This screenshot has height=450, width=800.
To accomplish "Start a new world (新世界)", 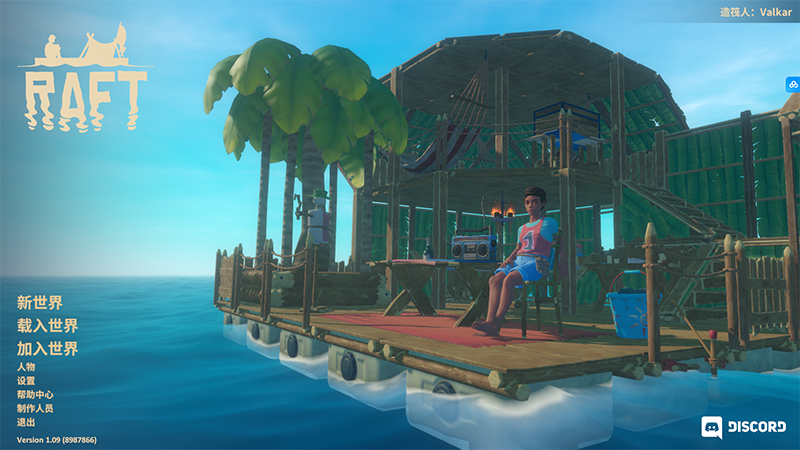I will [x=40, y=302].
